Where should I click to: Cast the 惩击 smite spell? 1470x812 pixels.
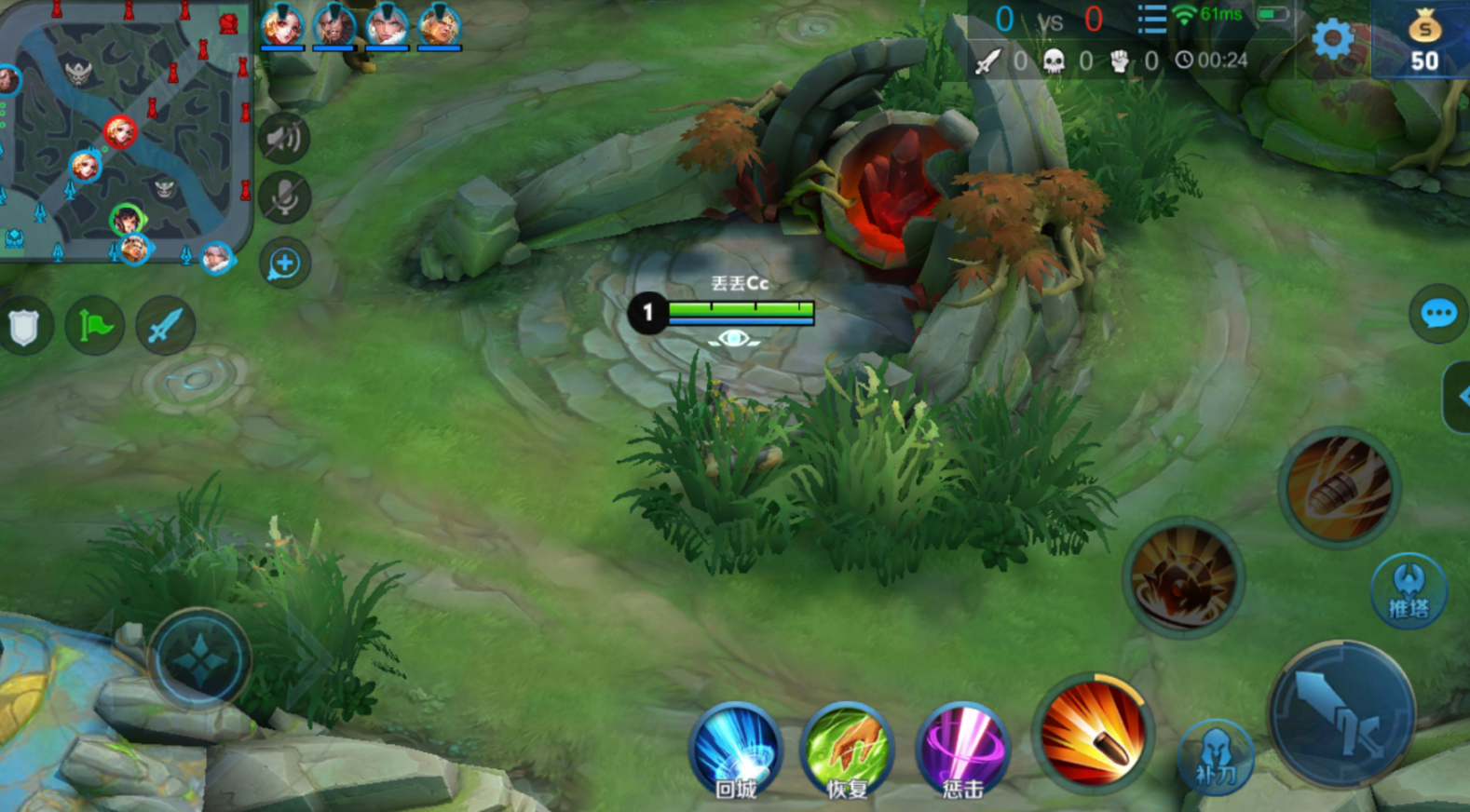pyautogui.click(x=962, y=750)
